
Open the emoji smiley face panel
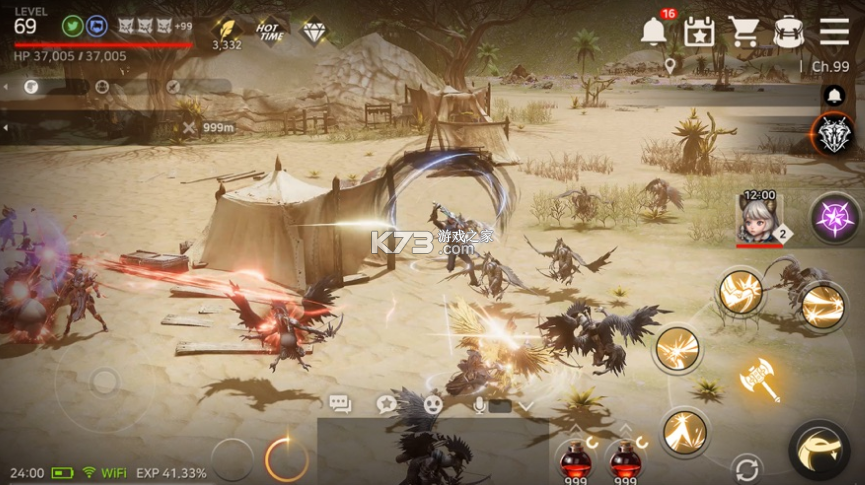click(433, 405)
